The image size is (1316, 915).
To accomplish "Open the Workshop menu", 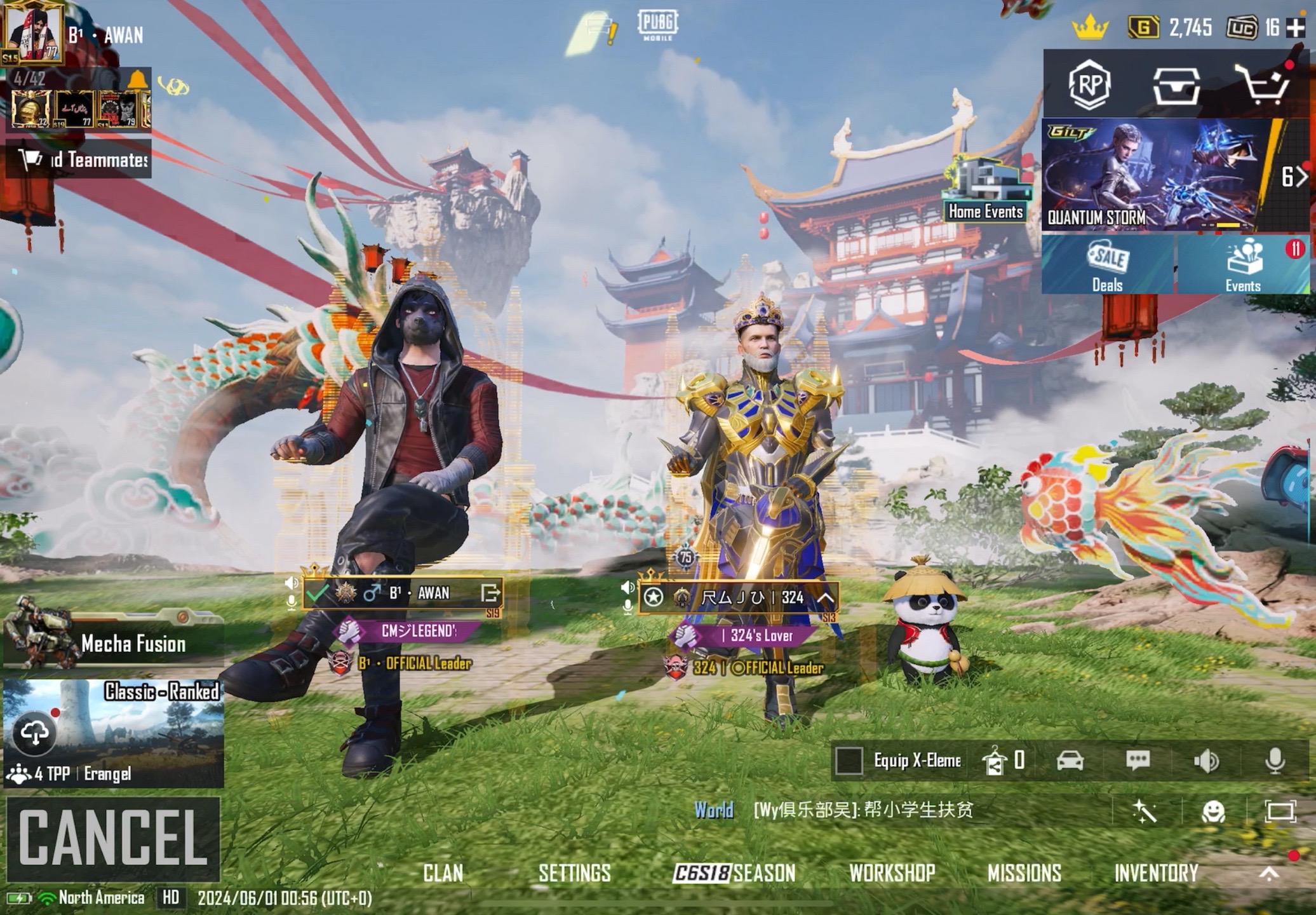I will click(892, 873).
